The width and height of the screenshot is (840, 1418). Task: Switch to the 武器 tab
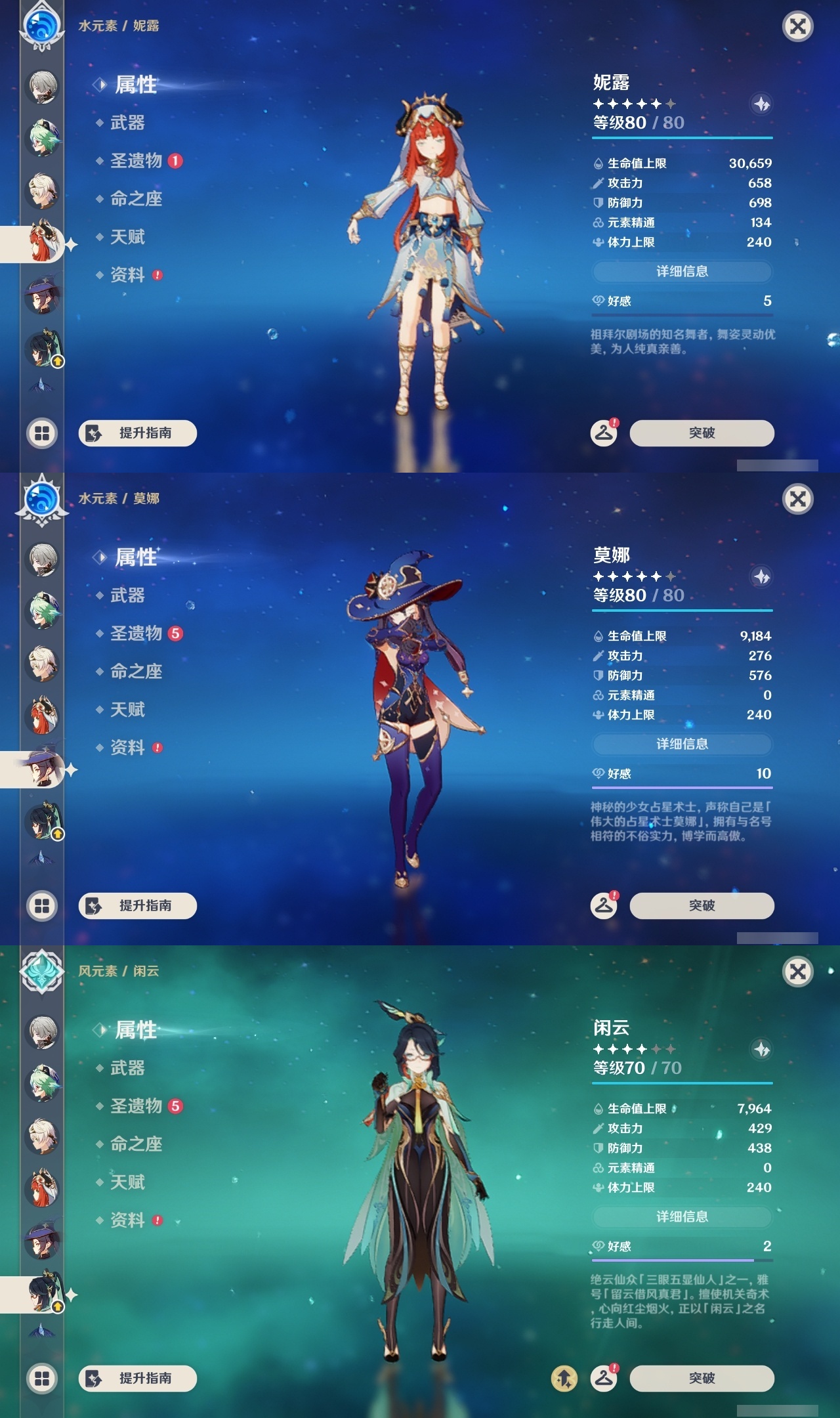tap(129, 122)
